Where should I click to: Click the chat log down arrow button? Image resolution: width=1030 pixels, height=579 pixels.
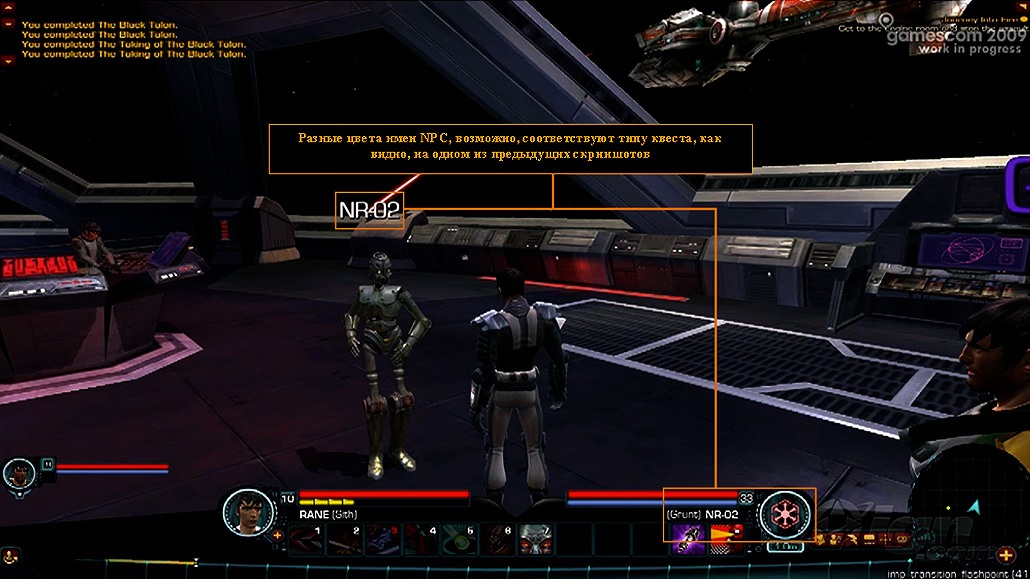(9, 61)
